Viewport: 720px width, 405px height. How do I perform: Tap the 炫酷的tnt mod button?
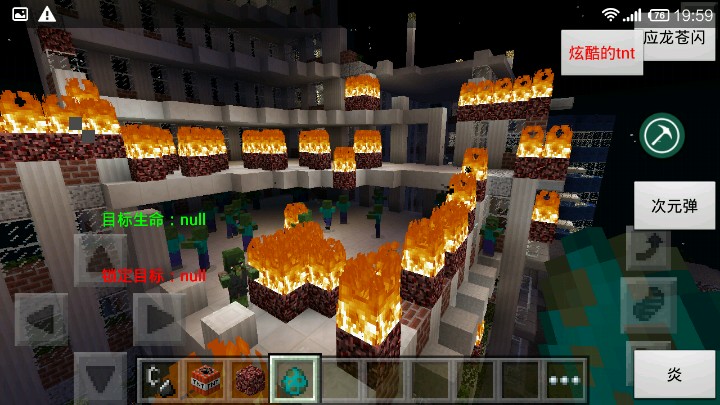[602, 53]
